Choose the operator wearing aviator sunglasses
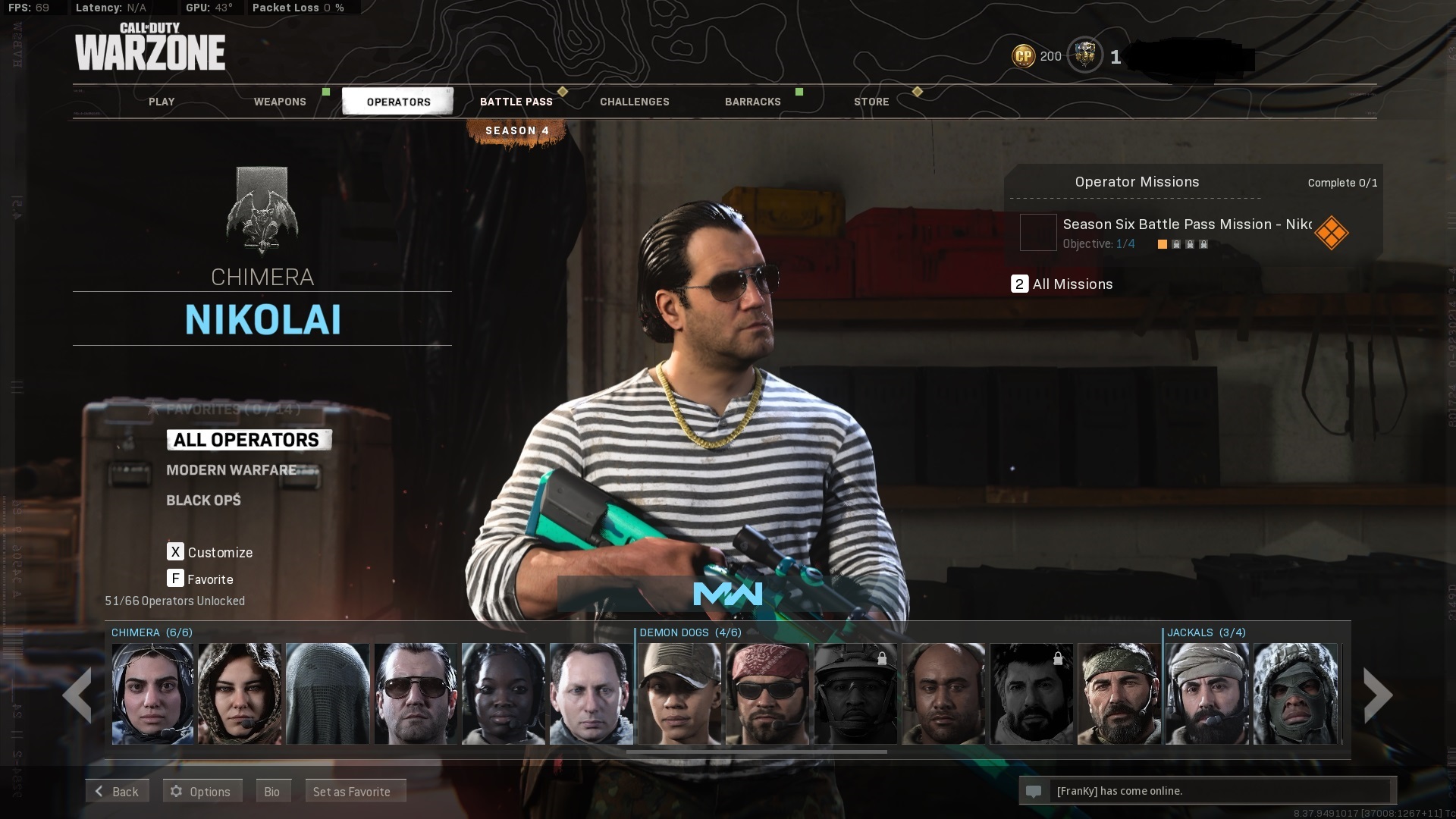Screen dimensions: 1456x819 416,694
